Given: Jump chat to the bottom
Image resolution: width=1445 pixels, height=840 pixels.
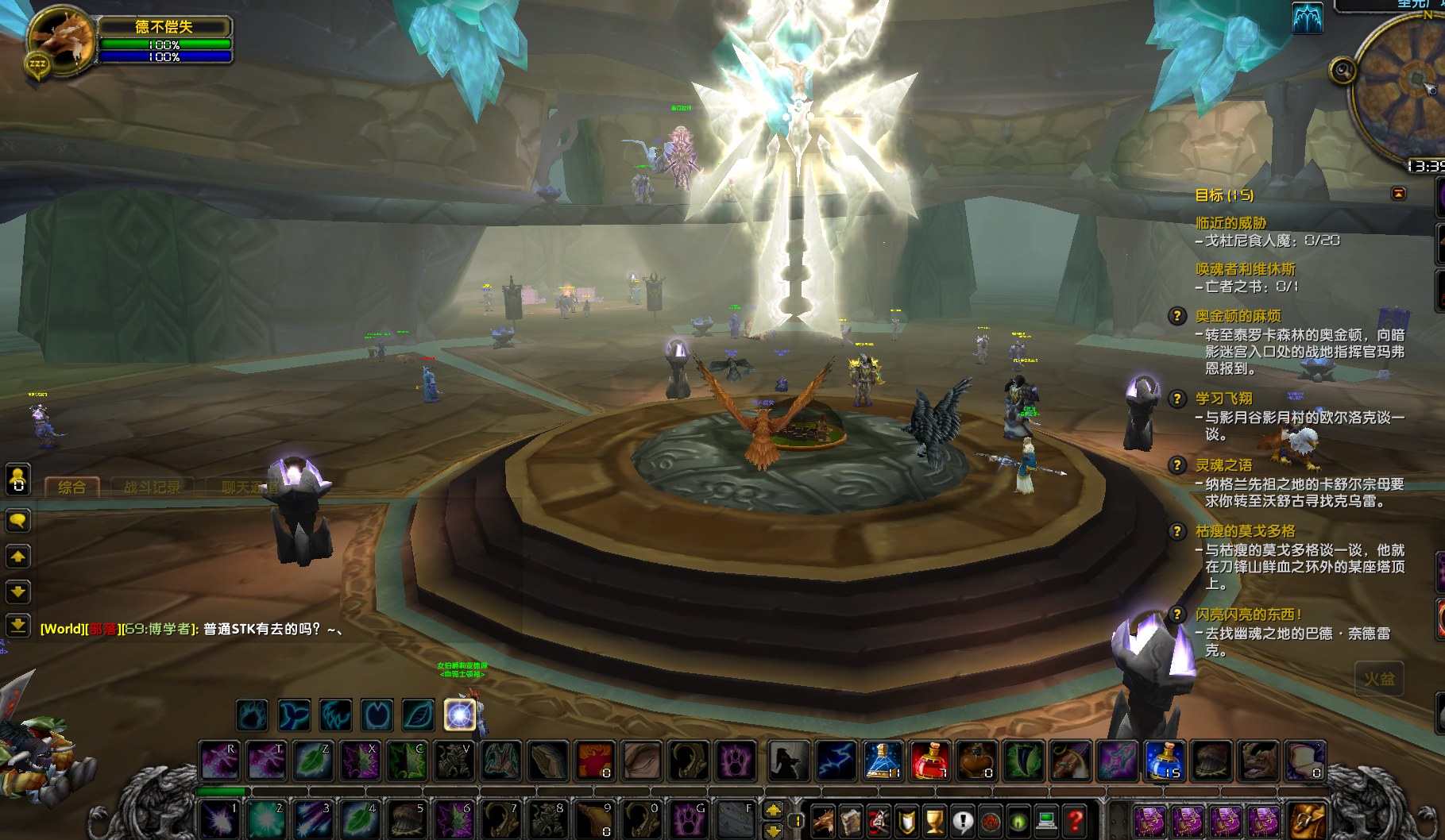Looking at the screenshot, I should click(x=17, y=625).
